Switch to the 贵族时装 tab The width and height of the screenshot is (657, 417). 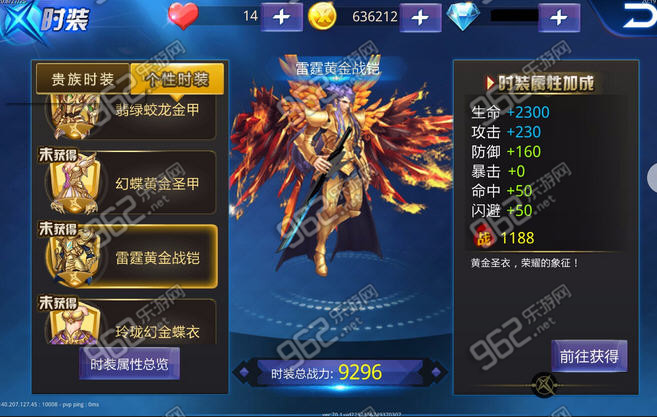(82, 80)
